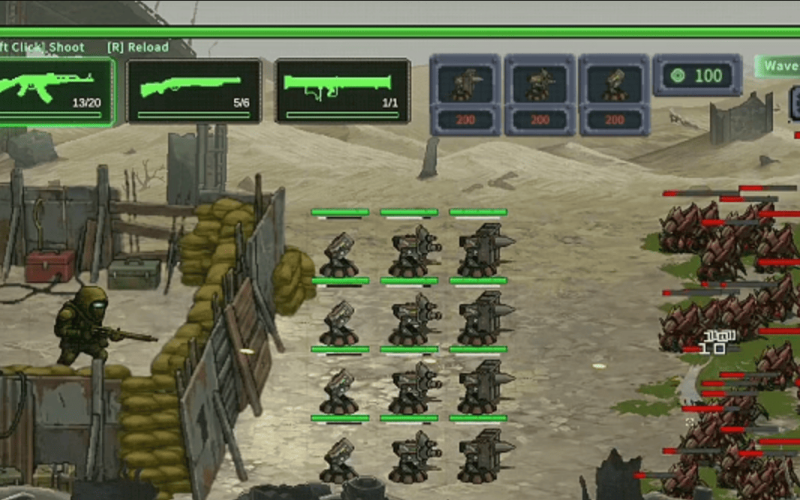Switch to the shotgun weapon slot
Image resolution: width=800 pixels, height=500 pixels.
(194, 90)
